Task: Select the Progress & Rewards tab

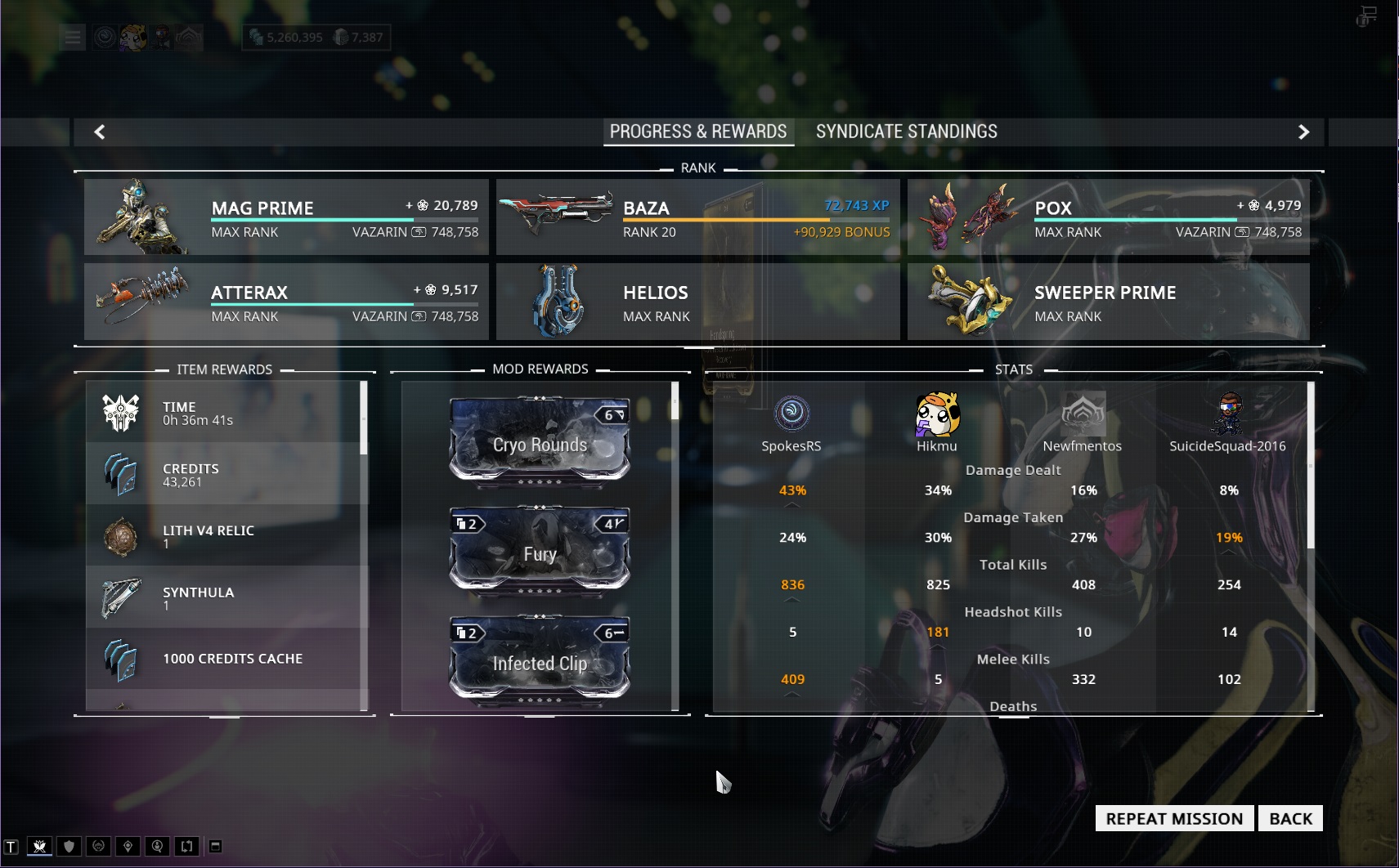Action: [698, 132]
